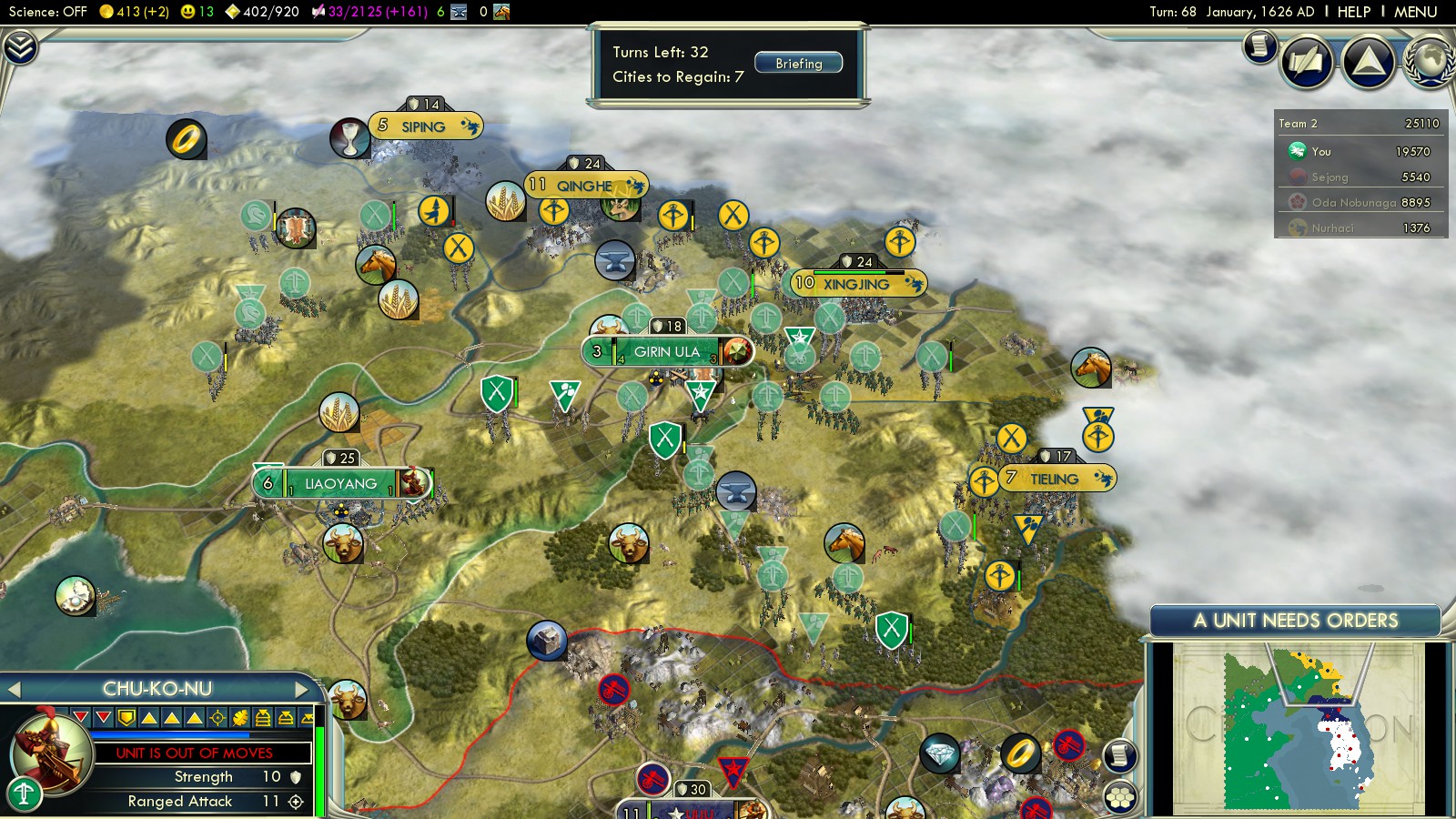Open the Liaoyang city banner

point(340,484)
